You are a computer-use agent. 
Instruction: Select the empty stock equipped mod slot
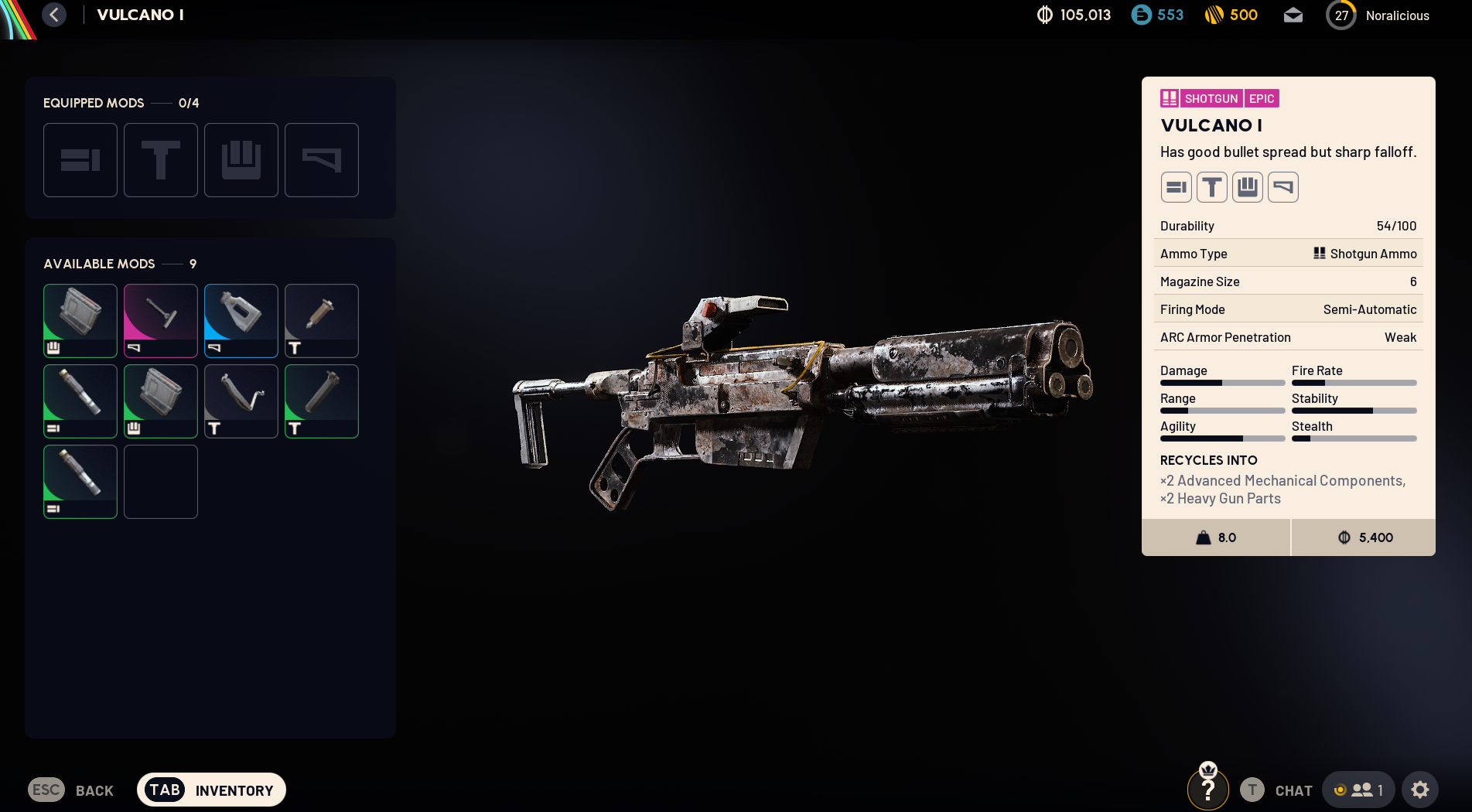(x=322, y=160)
